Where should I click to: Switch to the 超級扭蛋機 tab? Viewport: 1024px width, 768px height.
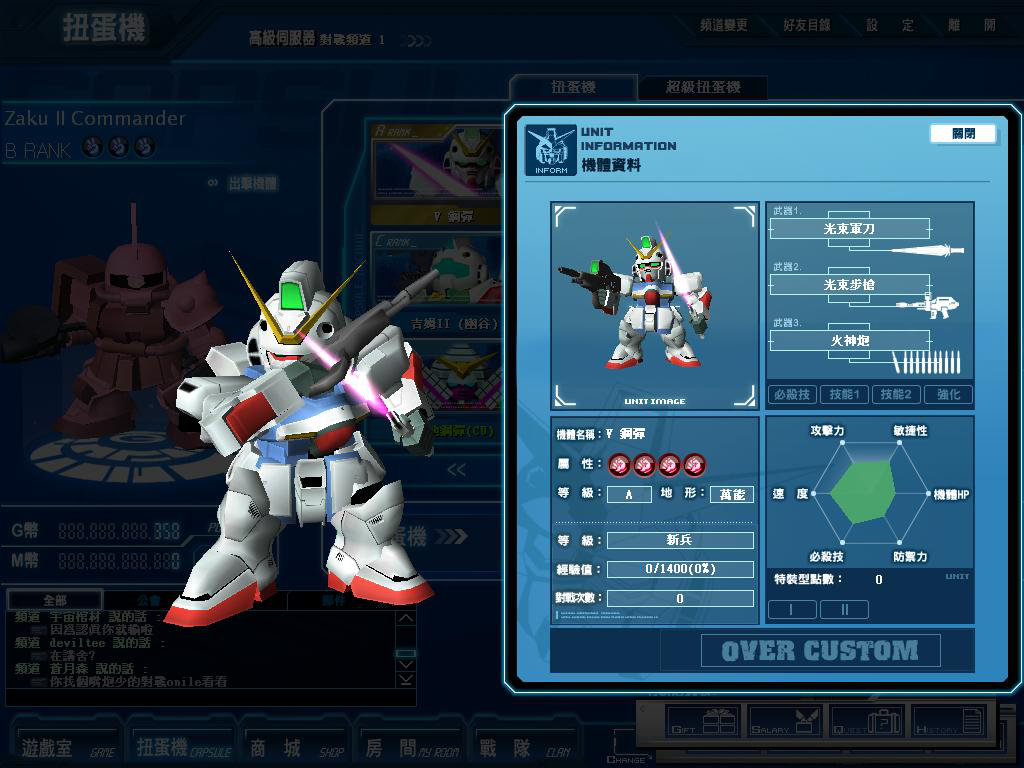pyautogui.click(x=703, y=87)
